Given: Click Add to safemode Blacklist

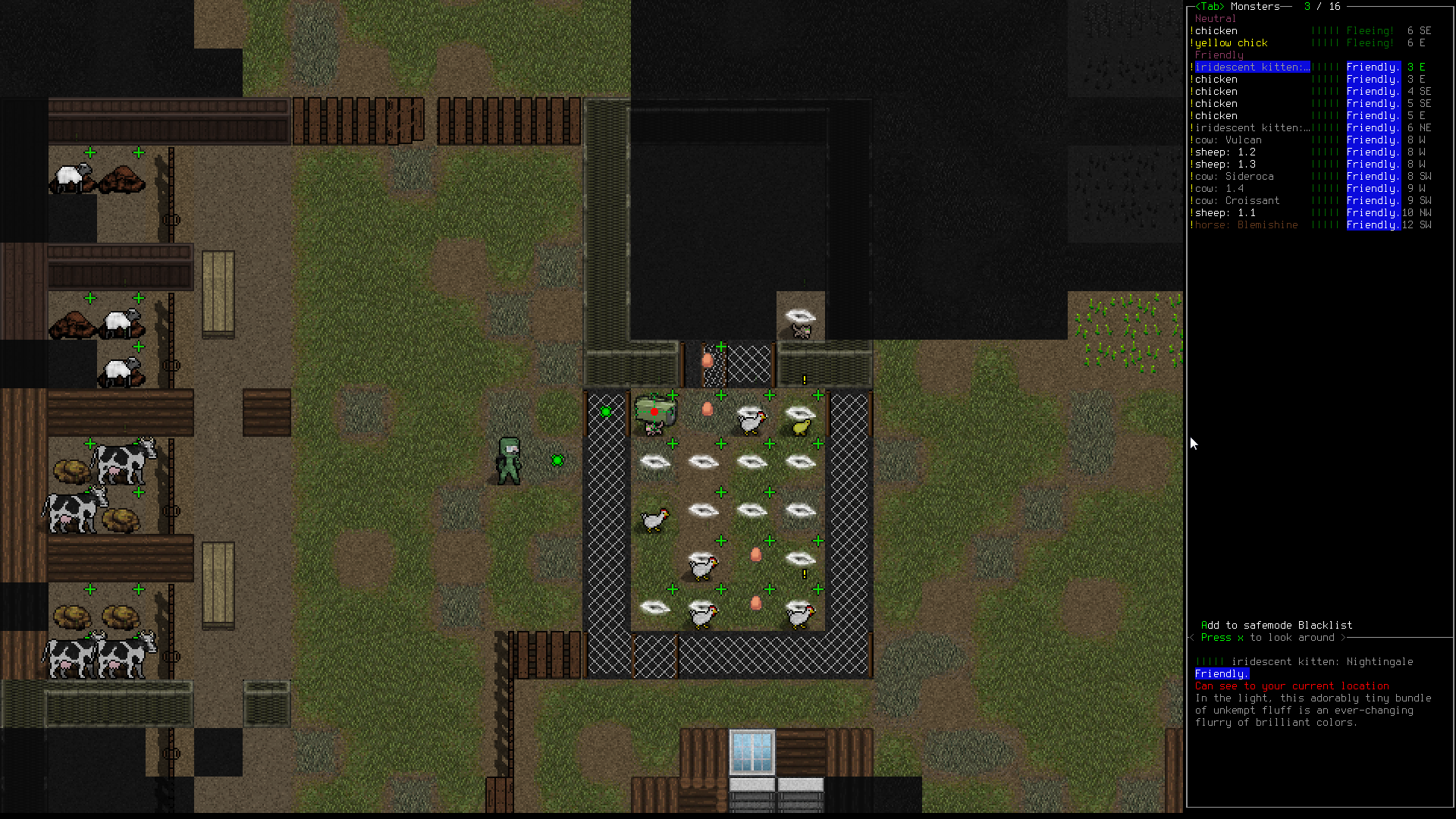Looking at the screenshot, I should [1276, 626].
